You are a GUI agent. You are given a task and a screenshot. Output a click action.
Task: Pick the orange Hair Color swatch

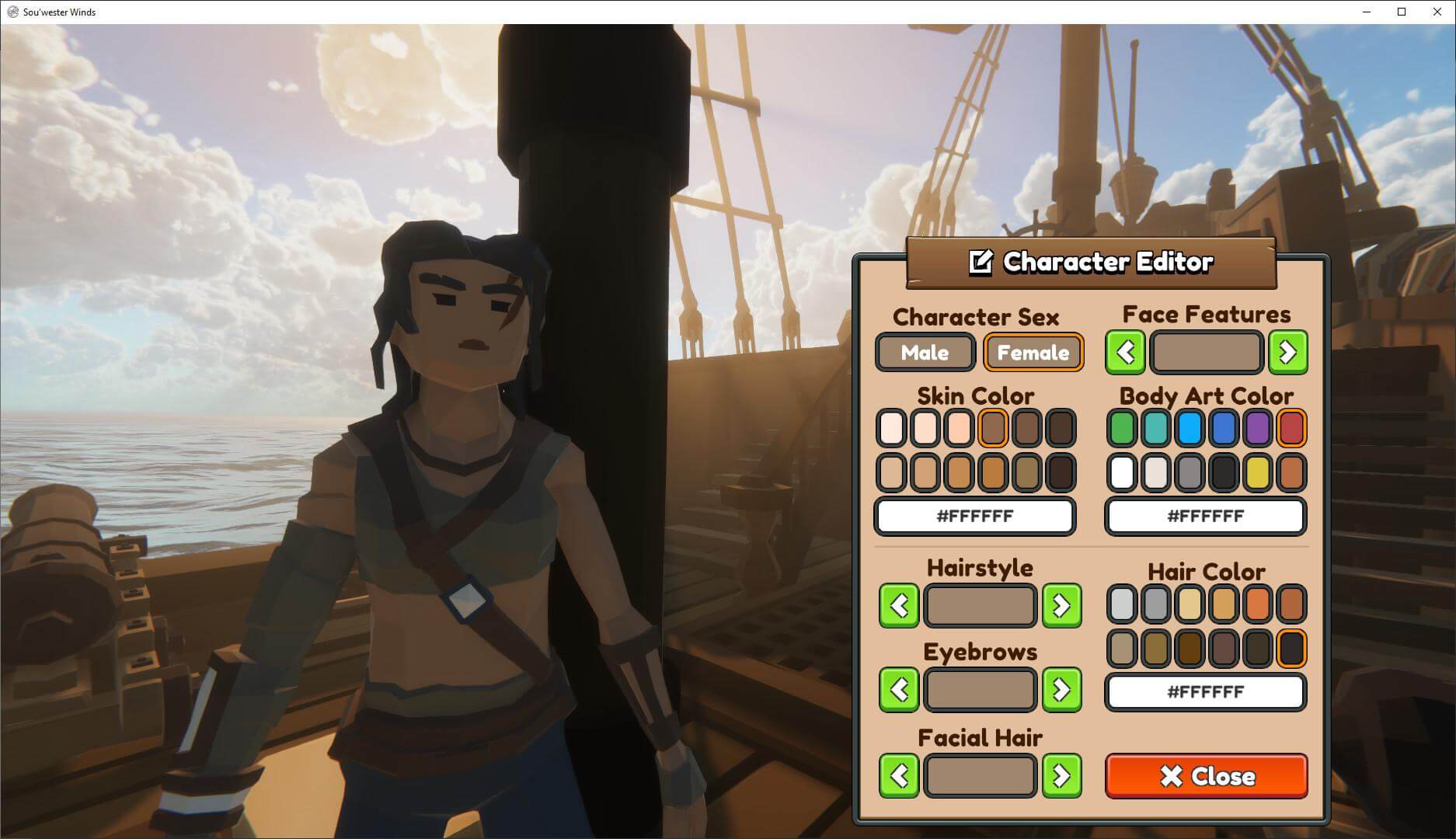click(x=1257, y=604)
